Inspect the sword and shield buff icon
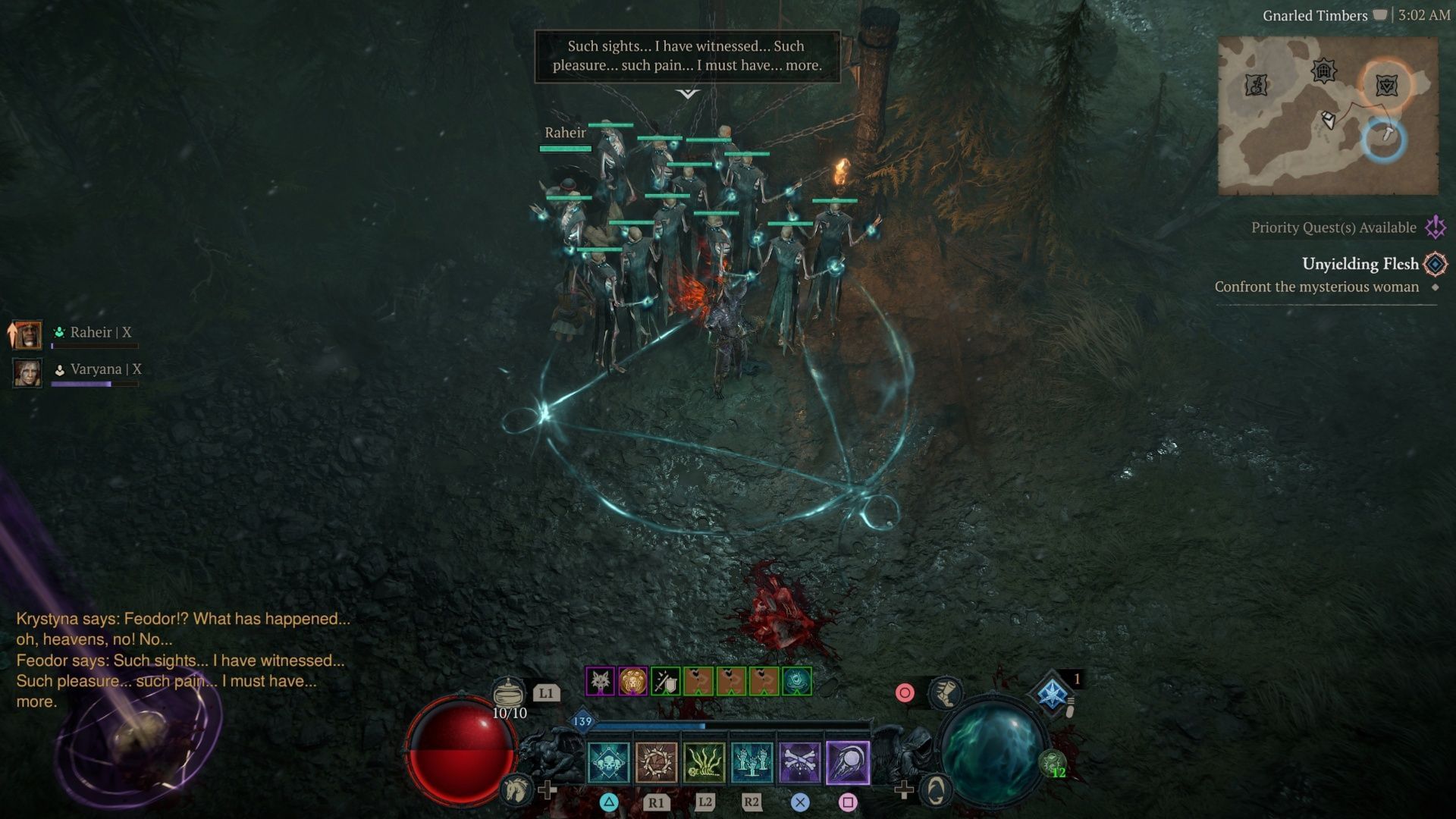This screenshot has width=1456, height=819. click(x=665, y=681)
